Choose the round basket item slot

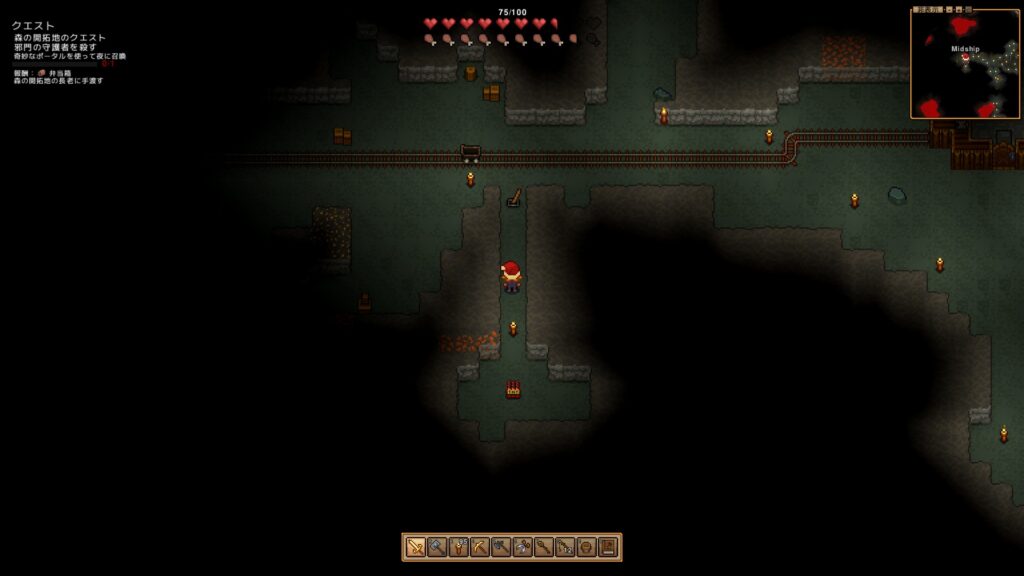(586, 547)
